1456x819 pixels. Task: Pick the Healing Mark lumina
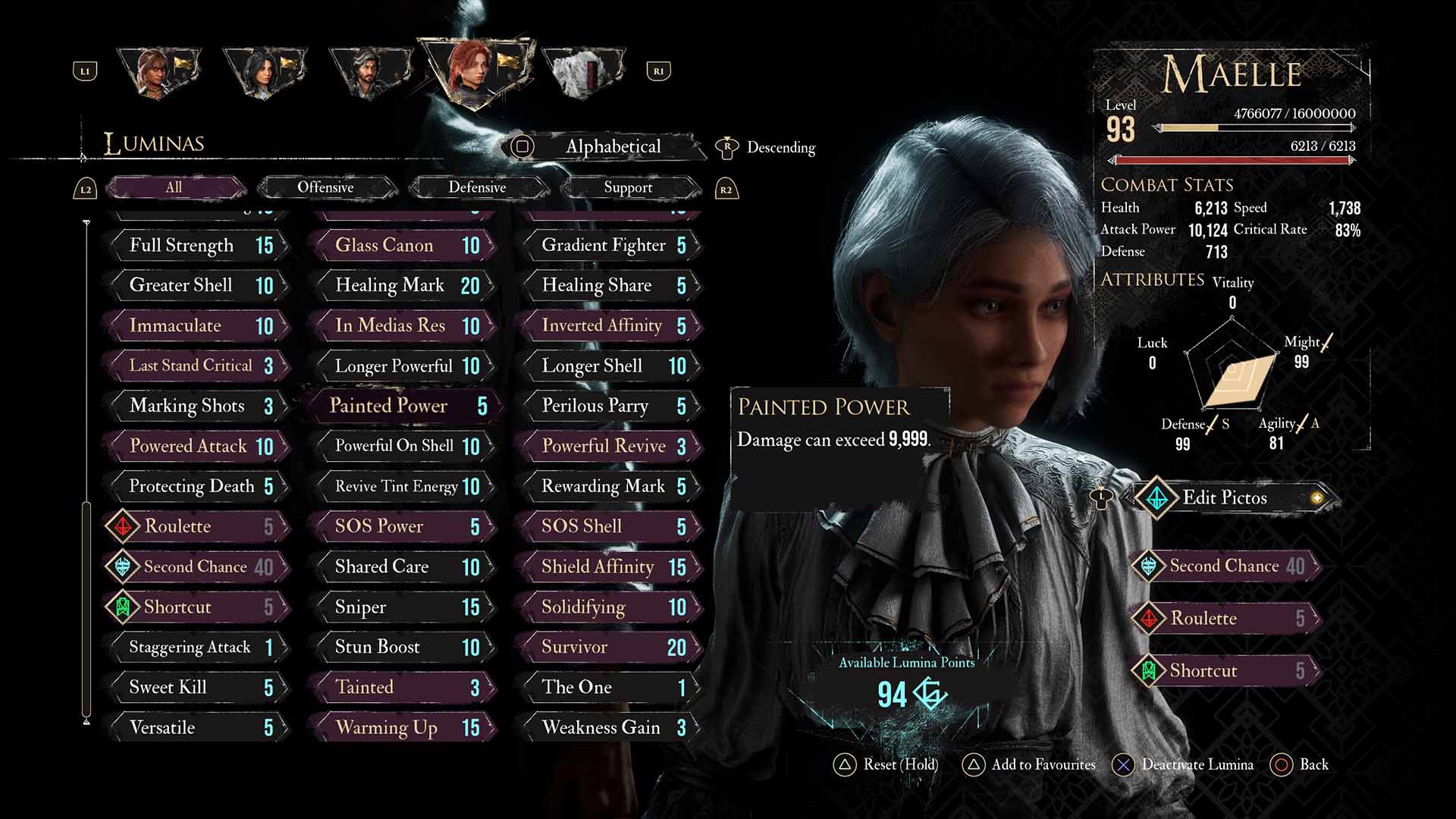tap(402, 285)
